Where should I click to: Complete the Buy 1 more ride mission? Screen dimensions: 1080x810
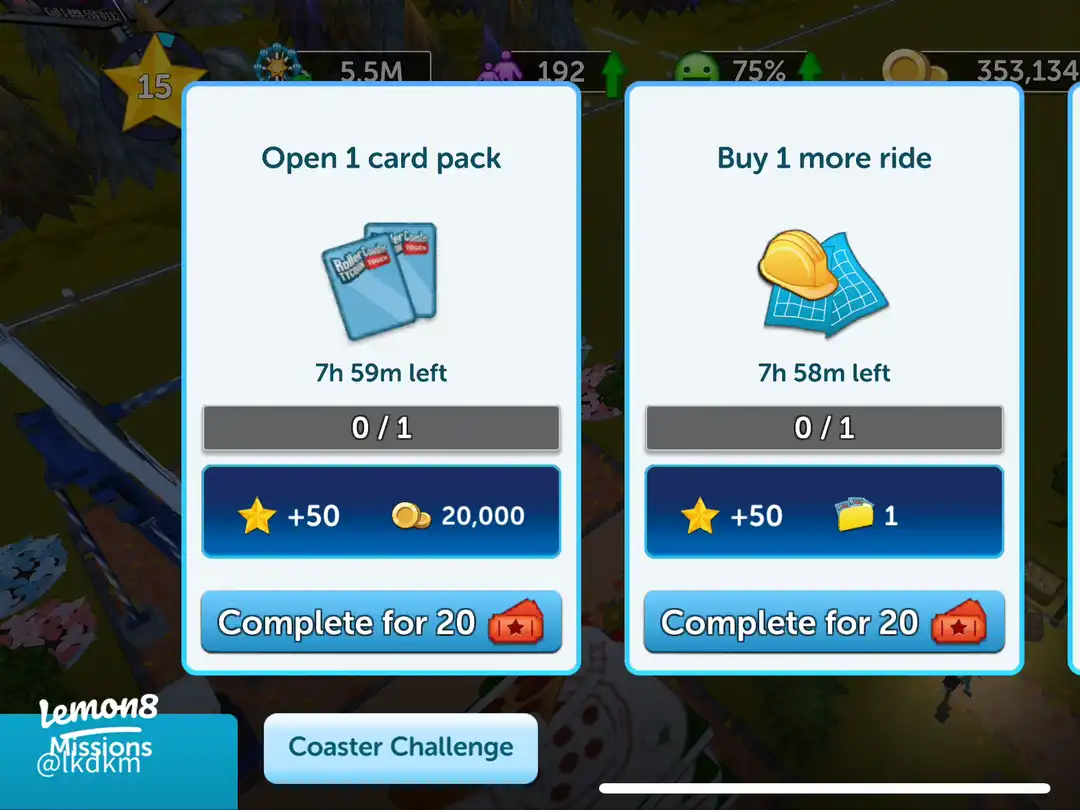(823, 623)
